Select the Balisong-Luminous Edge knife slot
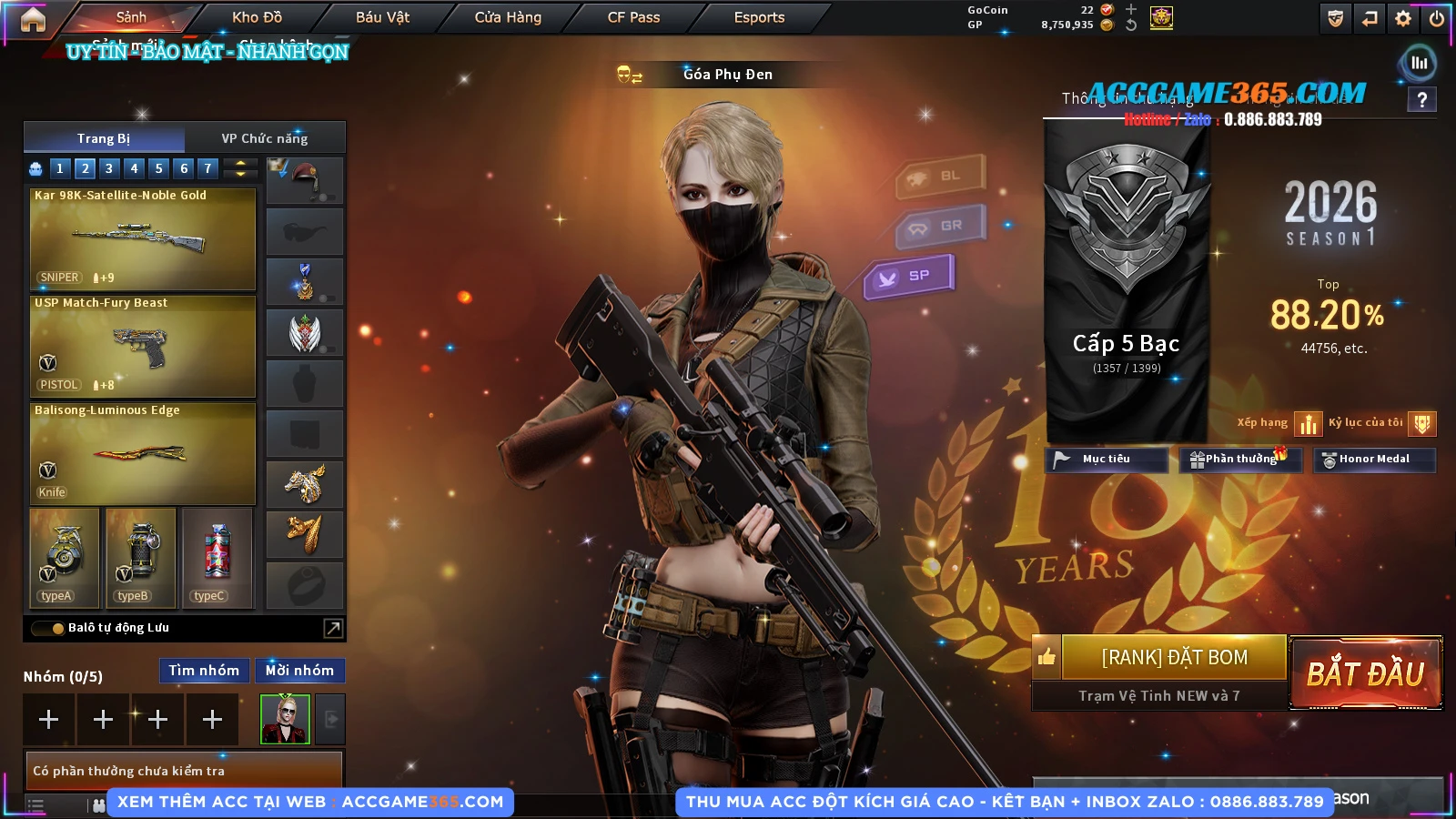Screen dimensions: 1456x819 point(143,453)
